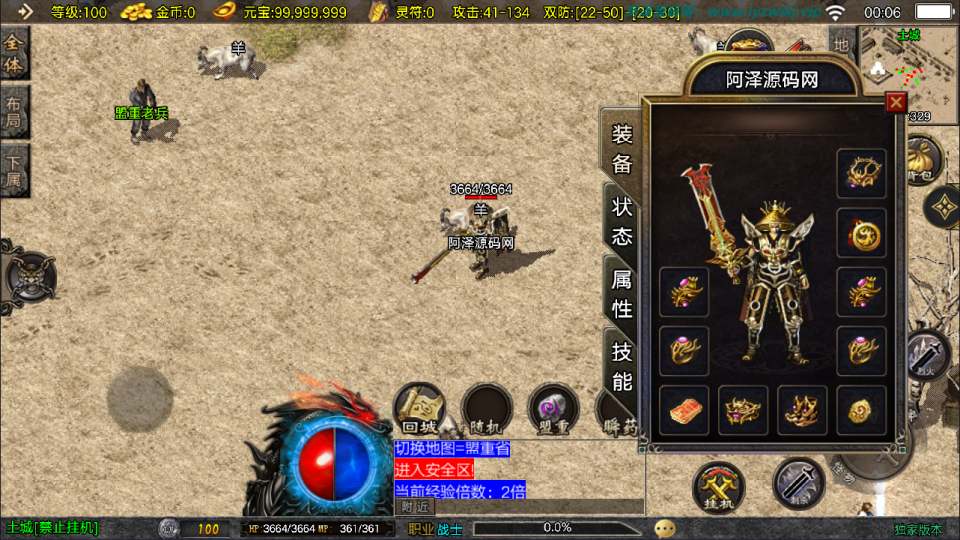Viewport: 960px width, 540px height.
Task: Toggle 挂机 auto-battle mode
Action: (x=719, y=485)
